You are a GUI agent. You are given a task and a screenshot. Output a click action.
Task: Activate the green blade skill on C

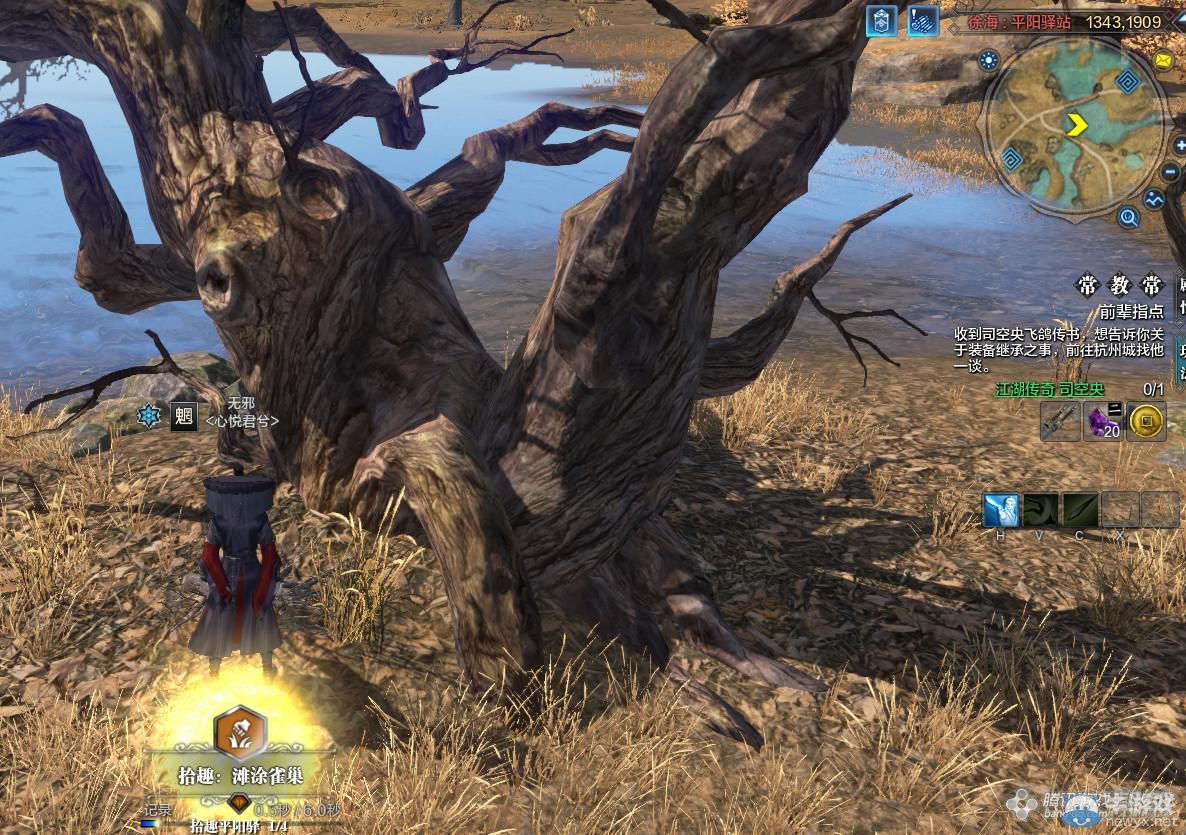coord(1079,510)
